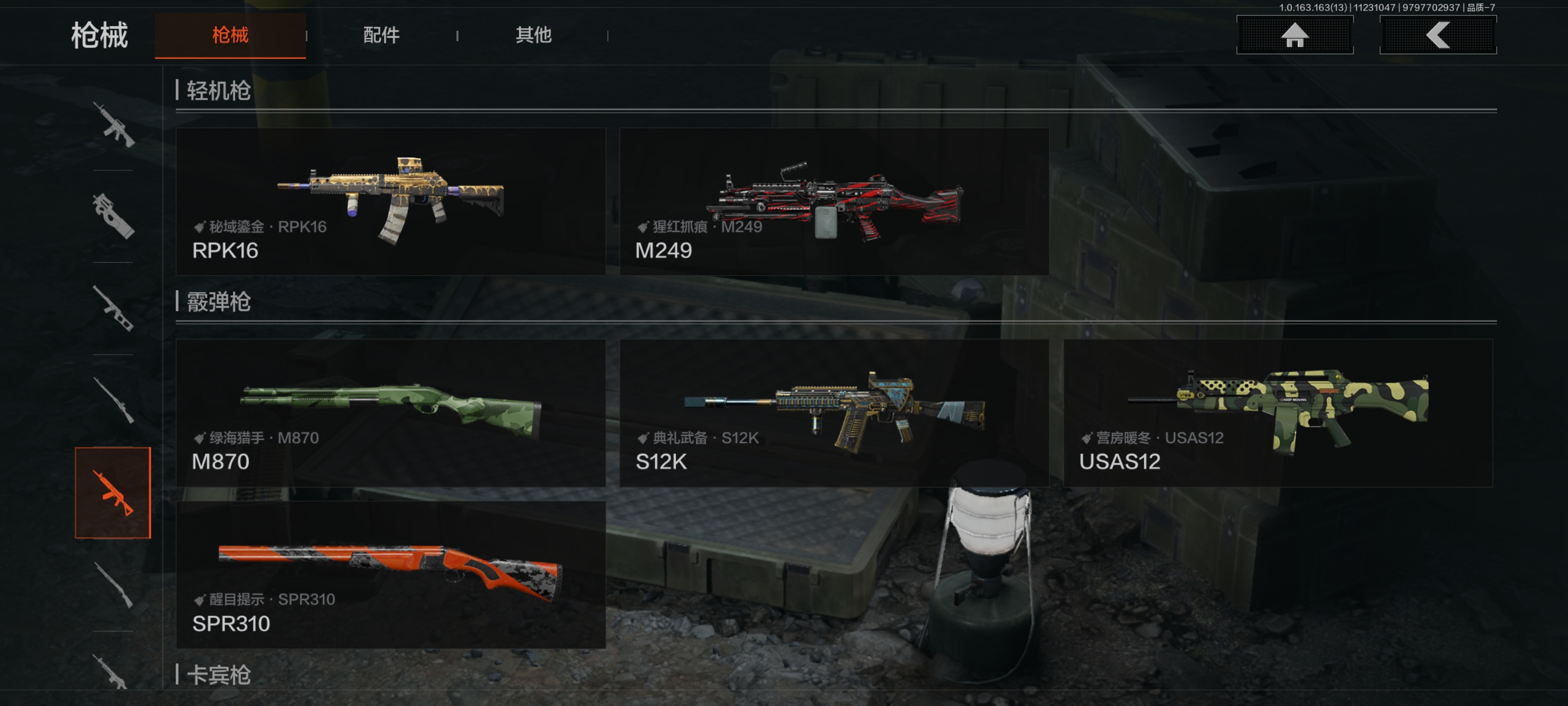This screenshot has height=706, width=1568.
Task: Switch to the 枪械 tab
Action: [x=230, y=35]
